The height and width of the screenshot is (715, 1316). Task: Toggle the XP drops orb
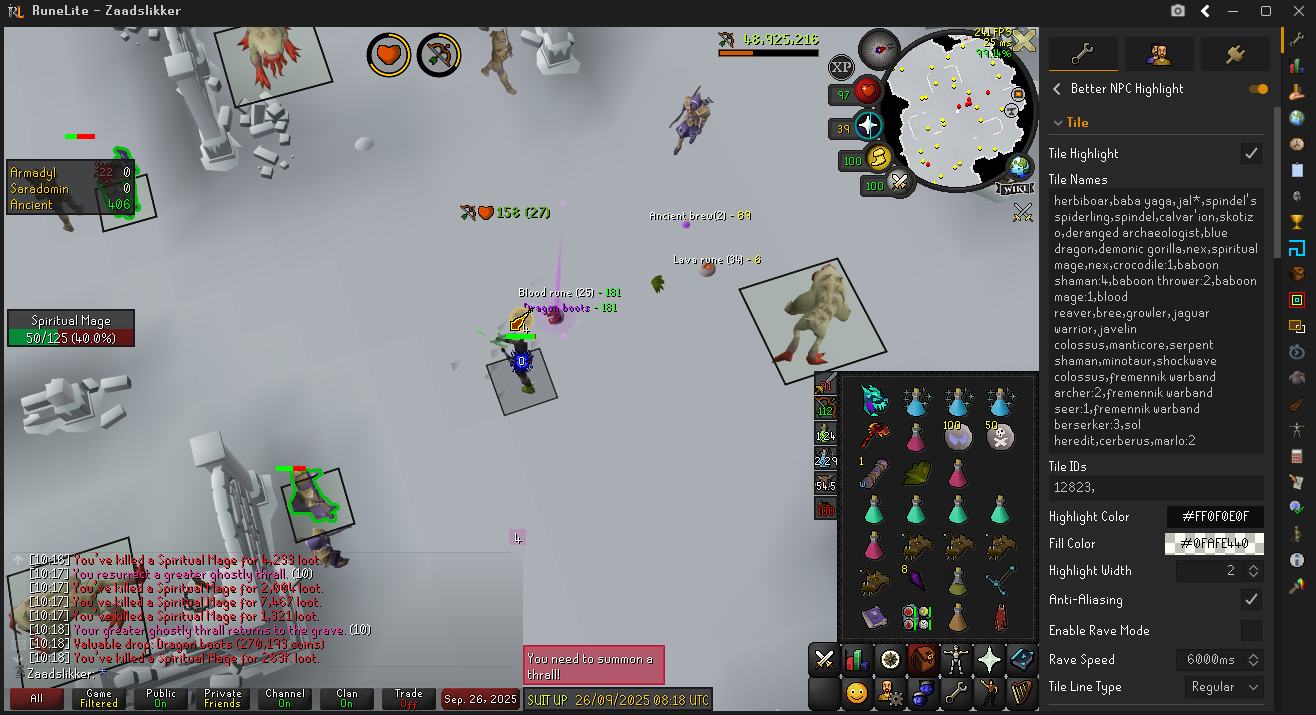[842, 68]
